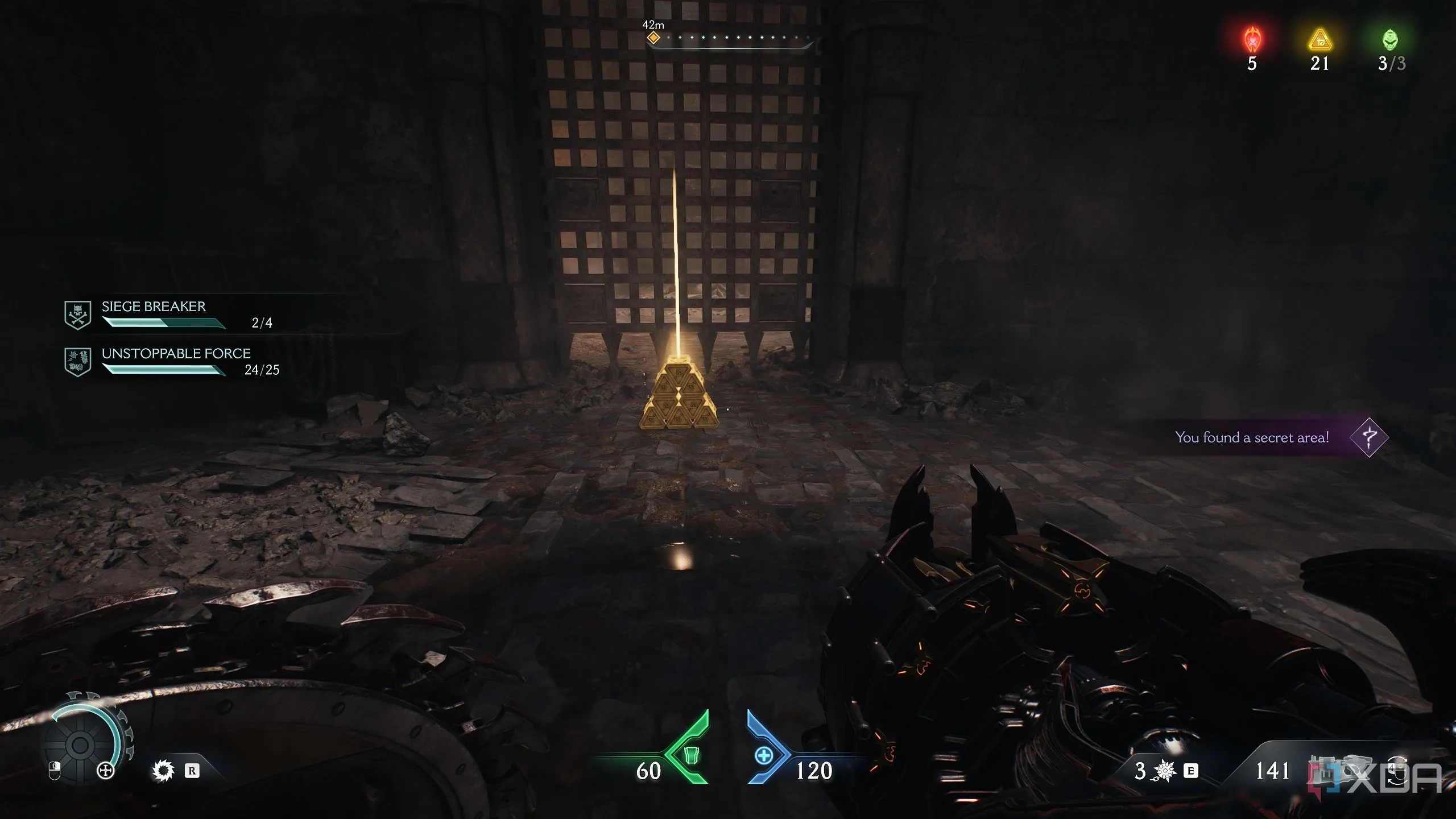Click the blue health cross icon
The width and height of the screenshot is (1456, 819).
pyautogui.click(x=763, y=756)
